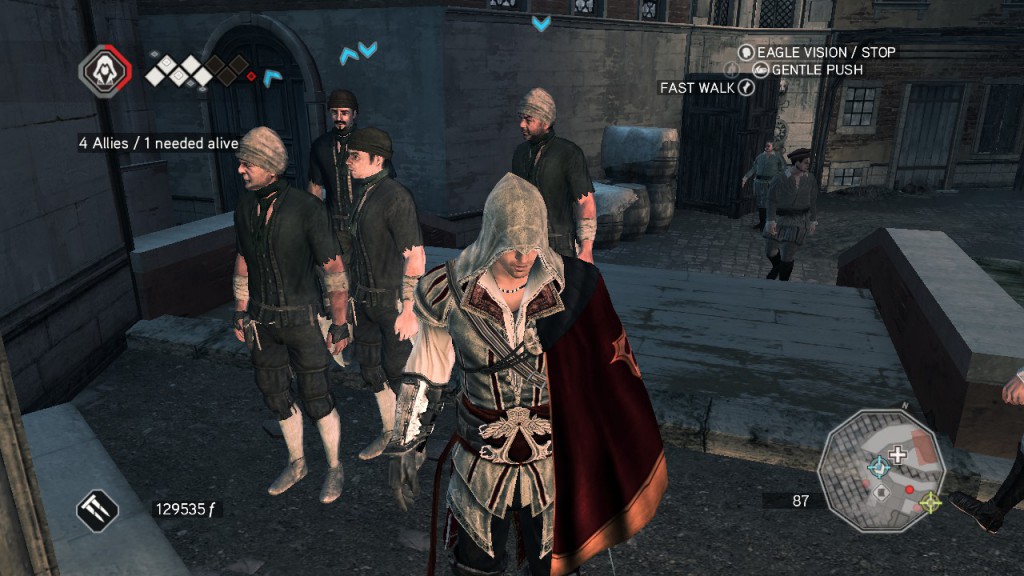The width and height of the screenshot is (1024, 576).
Task: Open the octagonal minimap
Action: coord(881,471)
